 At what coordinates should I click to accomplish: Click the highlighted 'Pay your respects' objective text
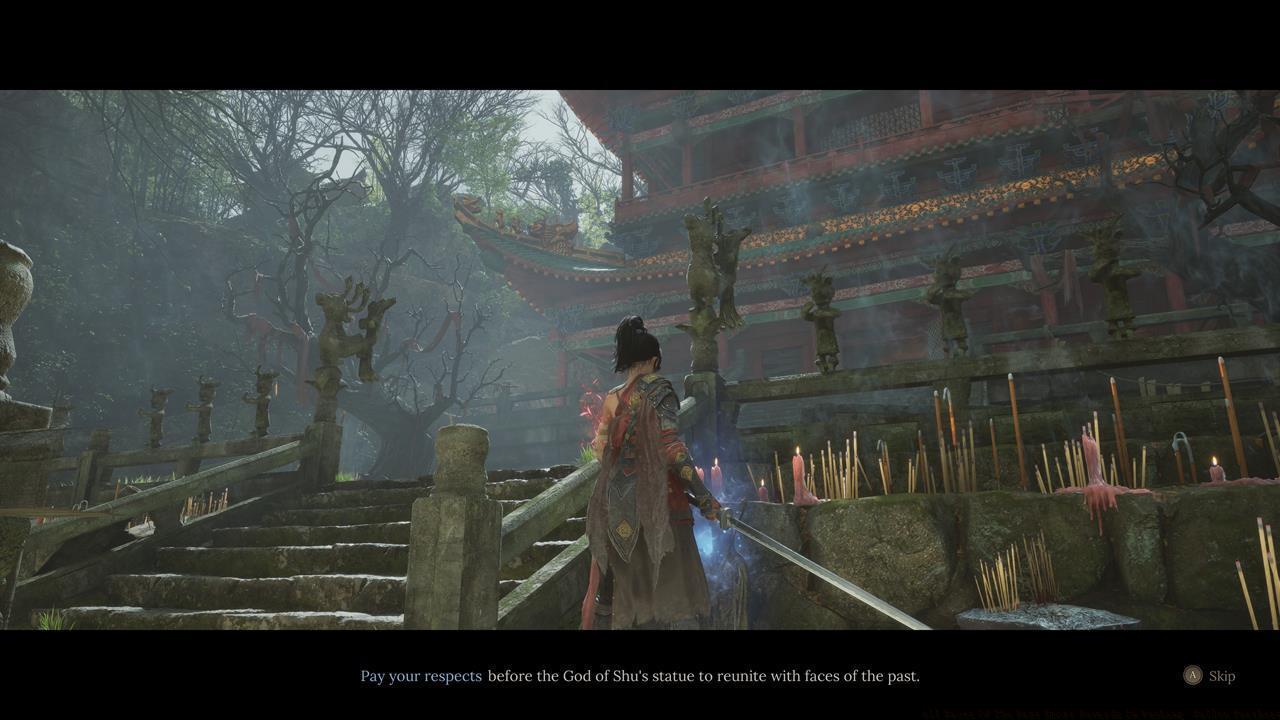click(420, 675)
